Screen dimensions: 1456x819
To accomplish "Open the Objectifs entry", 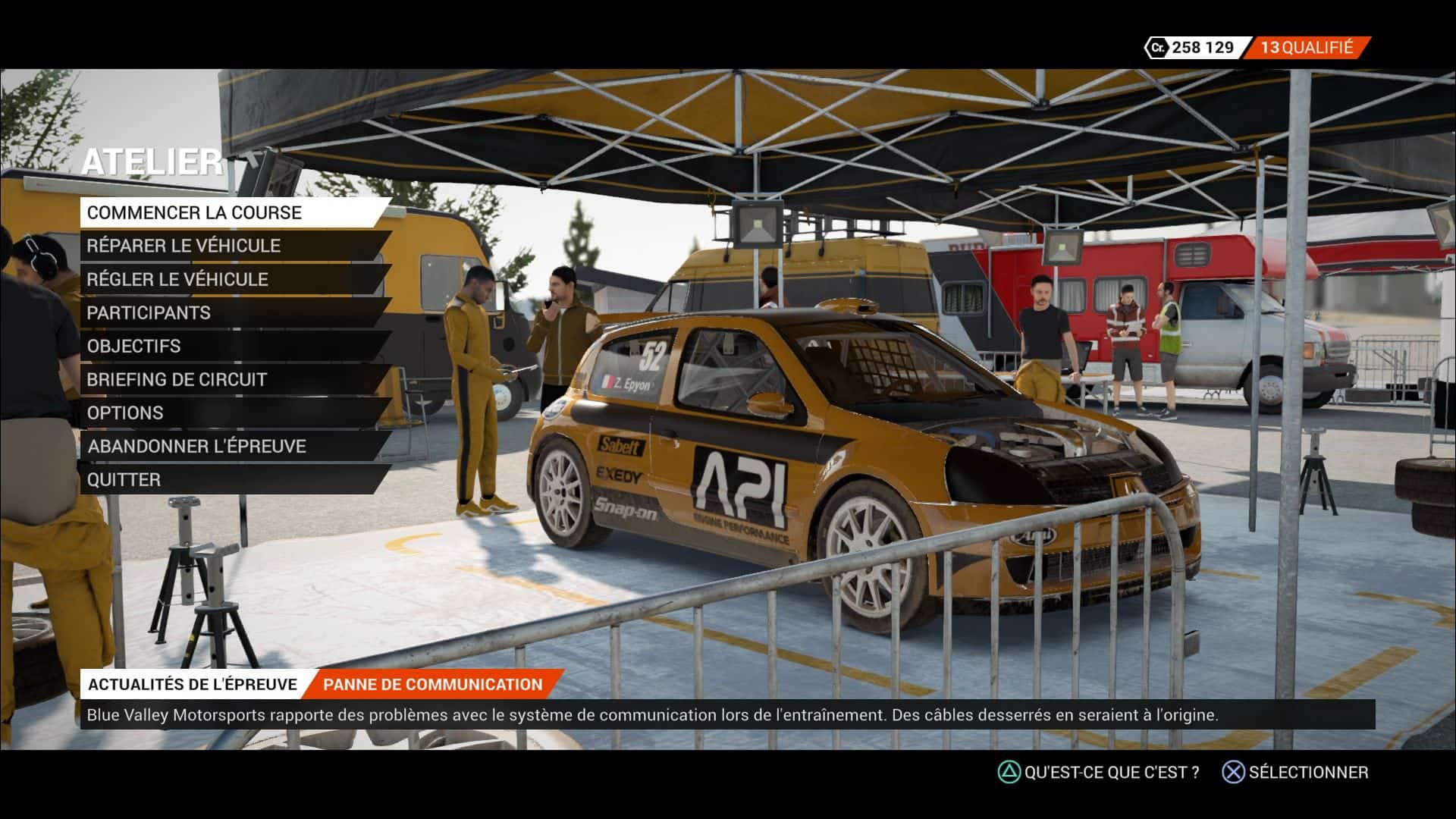I will click(134, 346).
